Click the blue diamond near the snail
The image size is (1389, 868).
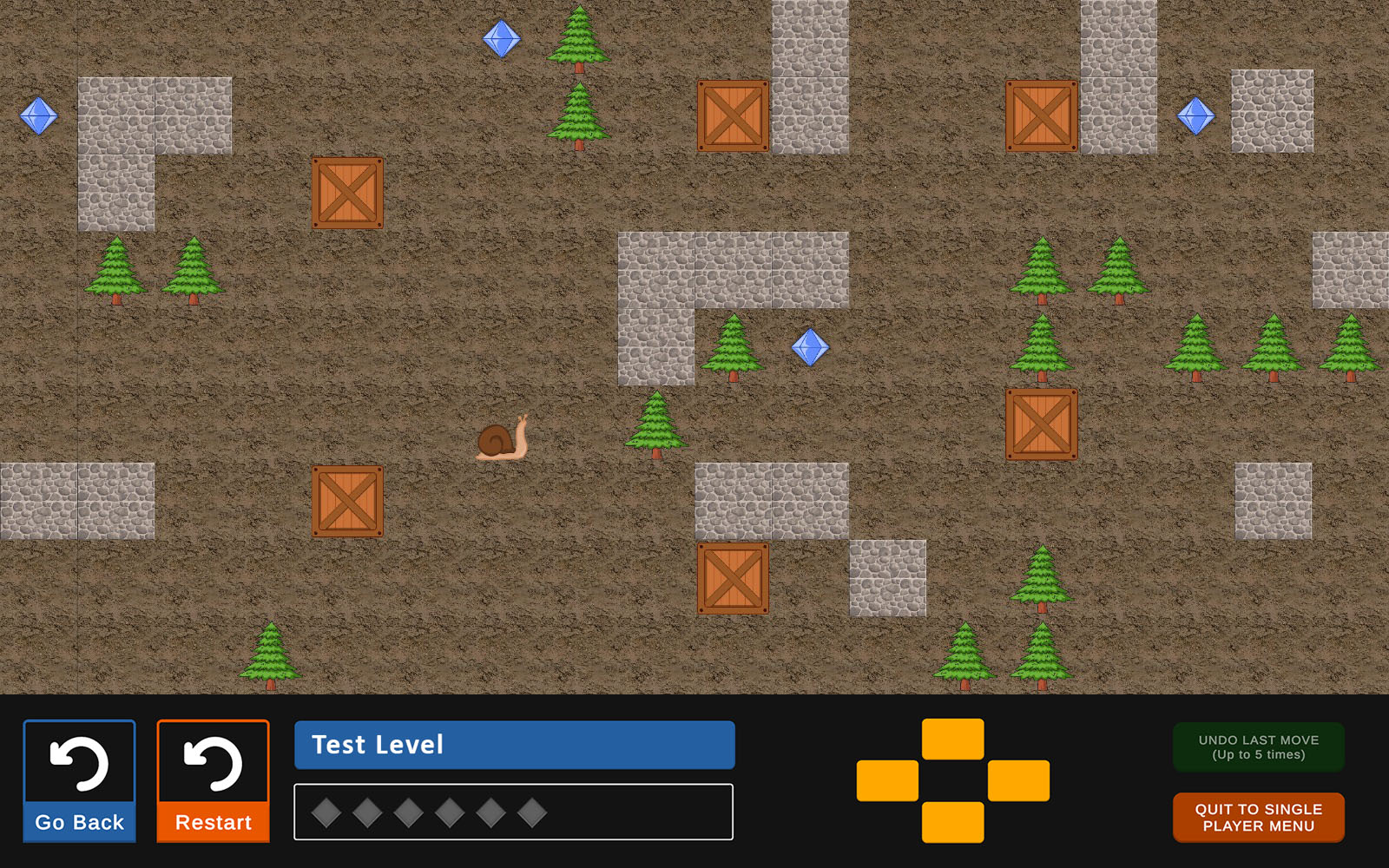(x=811, y=347)
